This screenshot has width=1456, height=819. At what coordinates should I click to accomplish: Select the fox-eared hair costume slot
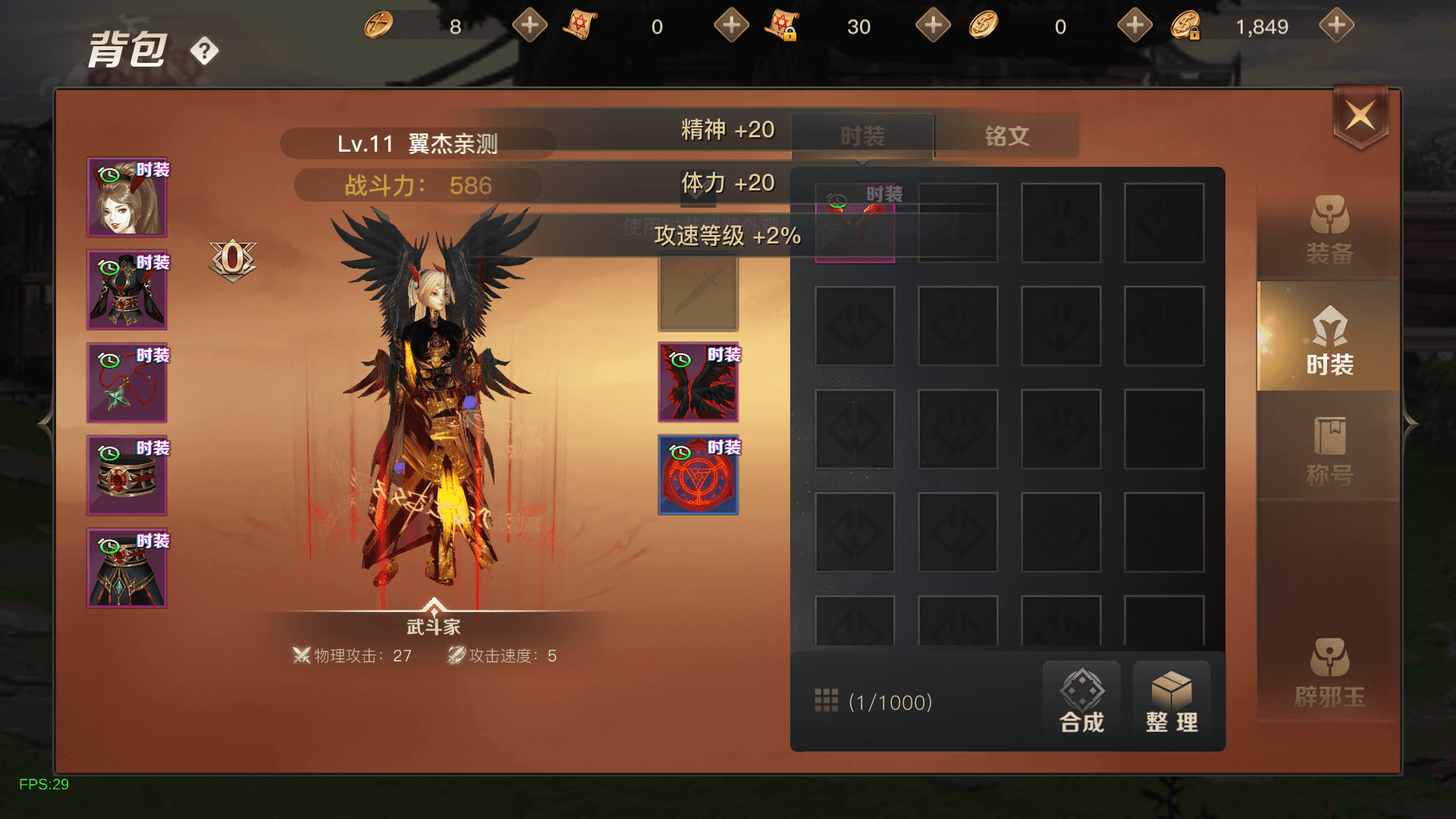tap(127, 197)
